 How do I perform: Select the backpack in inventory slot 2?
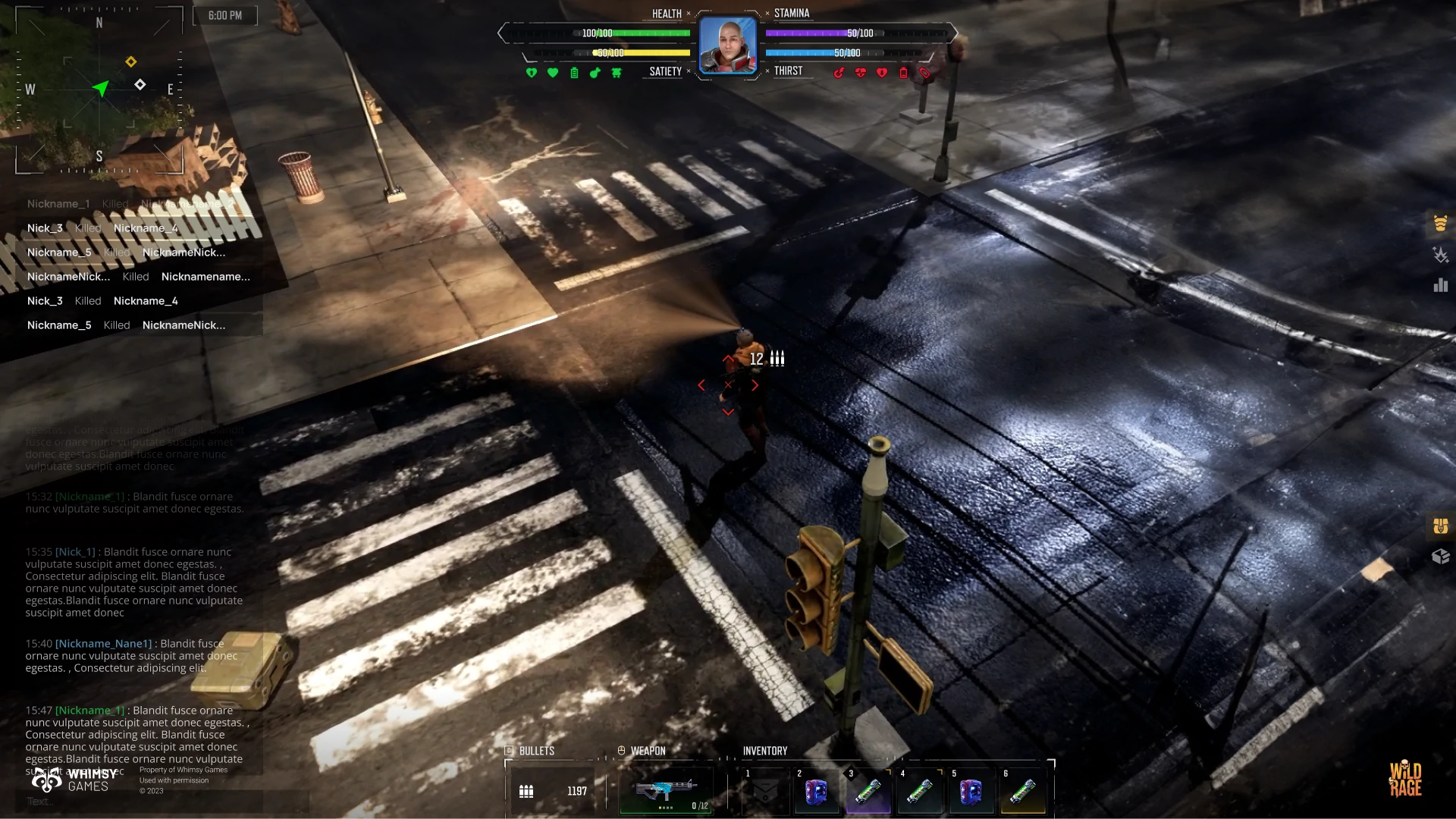pyautogui.click(x=816, y=792)
